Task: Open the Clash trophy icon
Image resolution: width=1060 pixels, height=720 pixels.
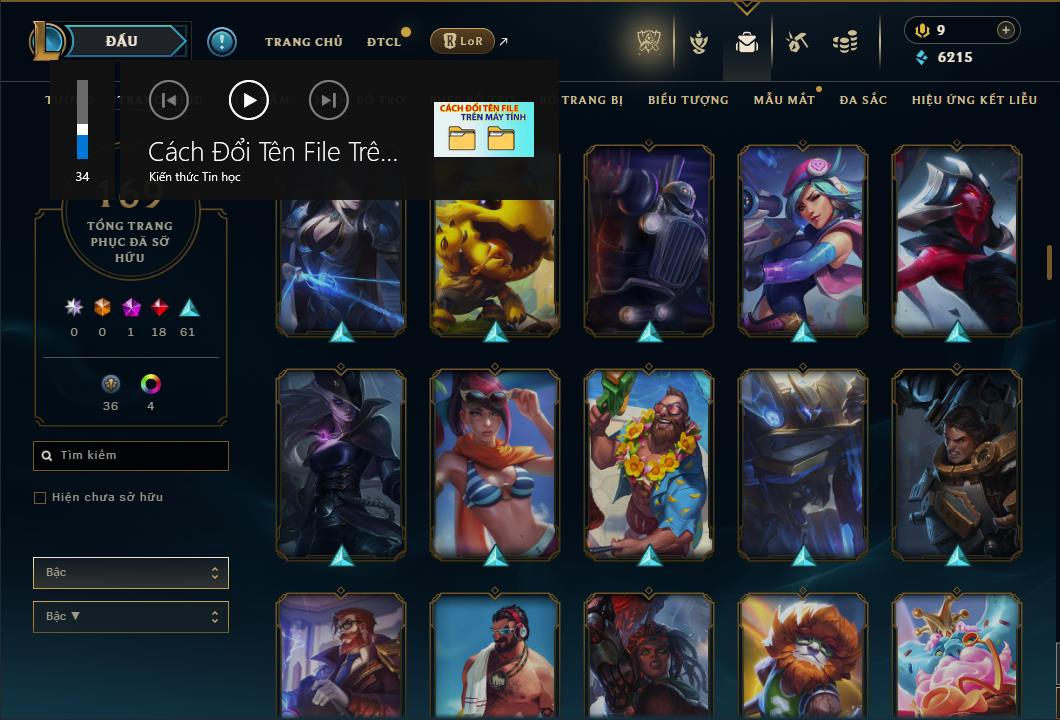Action: tap(649, 42)
